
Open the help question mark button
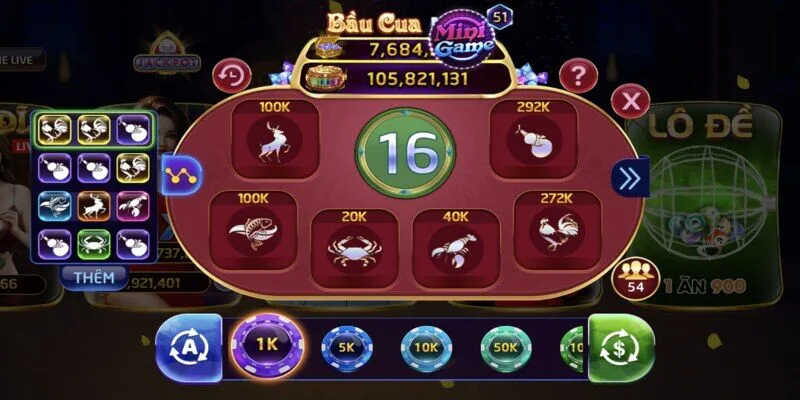(577, 75)
